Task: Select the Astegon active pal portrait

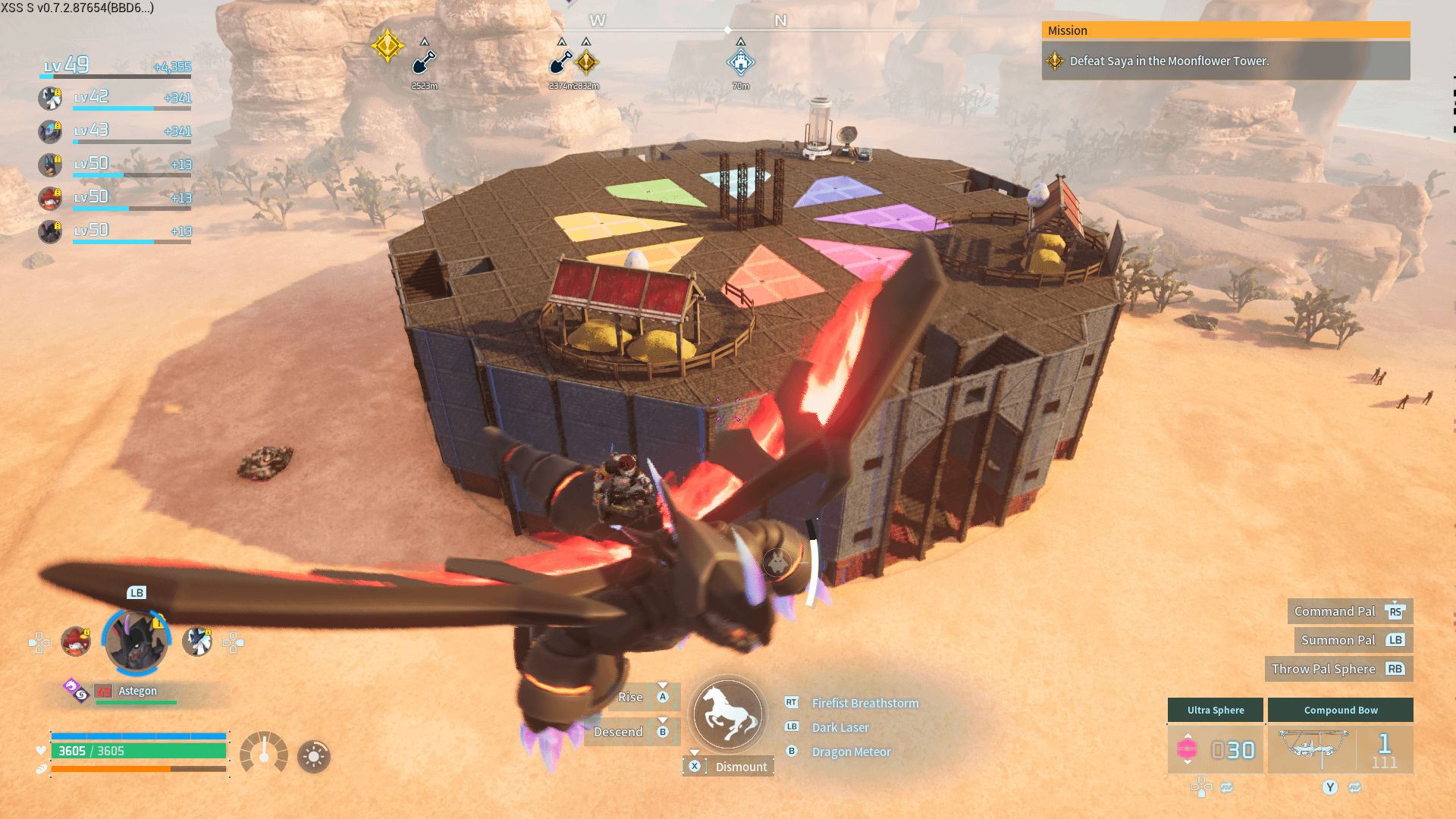Action: 136,643
